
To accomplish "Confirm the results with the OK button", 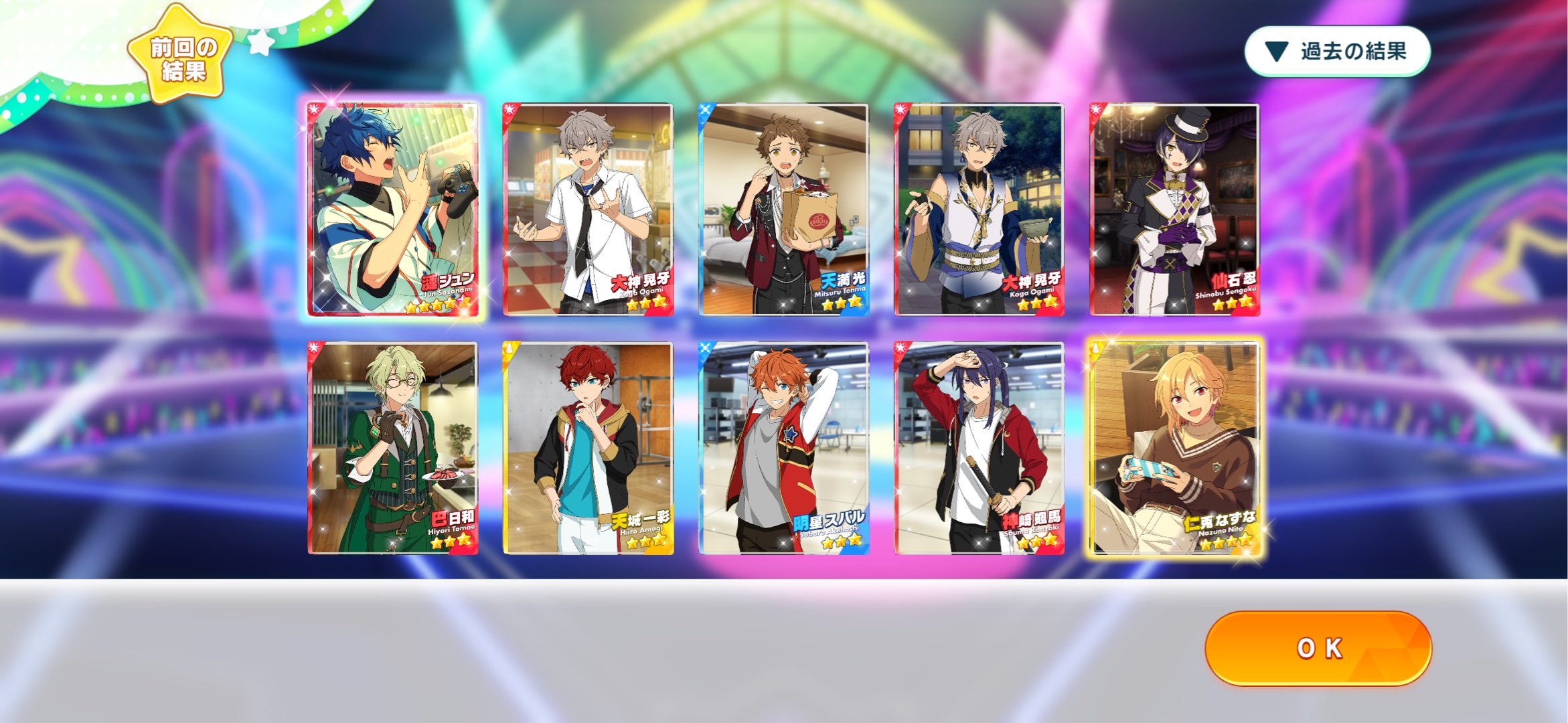I will (x=1318, y=647).
